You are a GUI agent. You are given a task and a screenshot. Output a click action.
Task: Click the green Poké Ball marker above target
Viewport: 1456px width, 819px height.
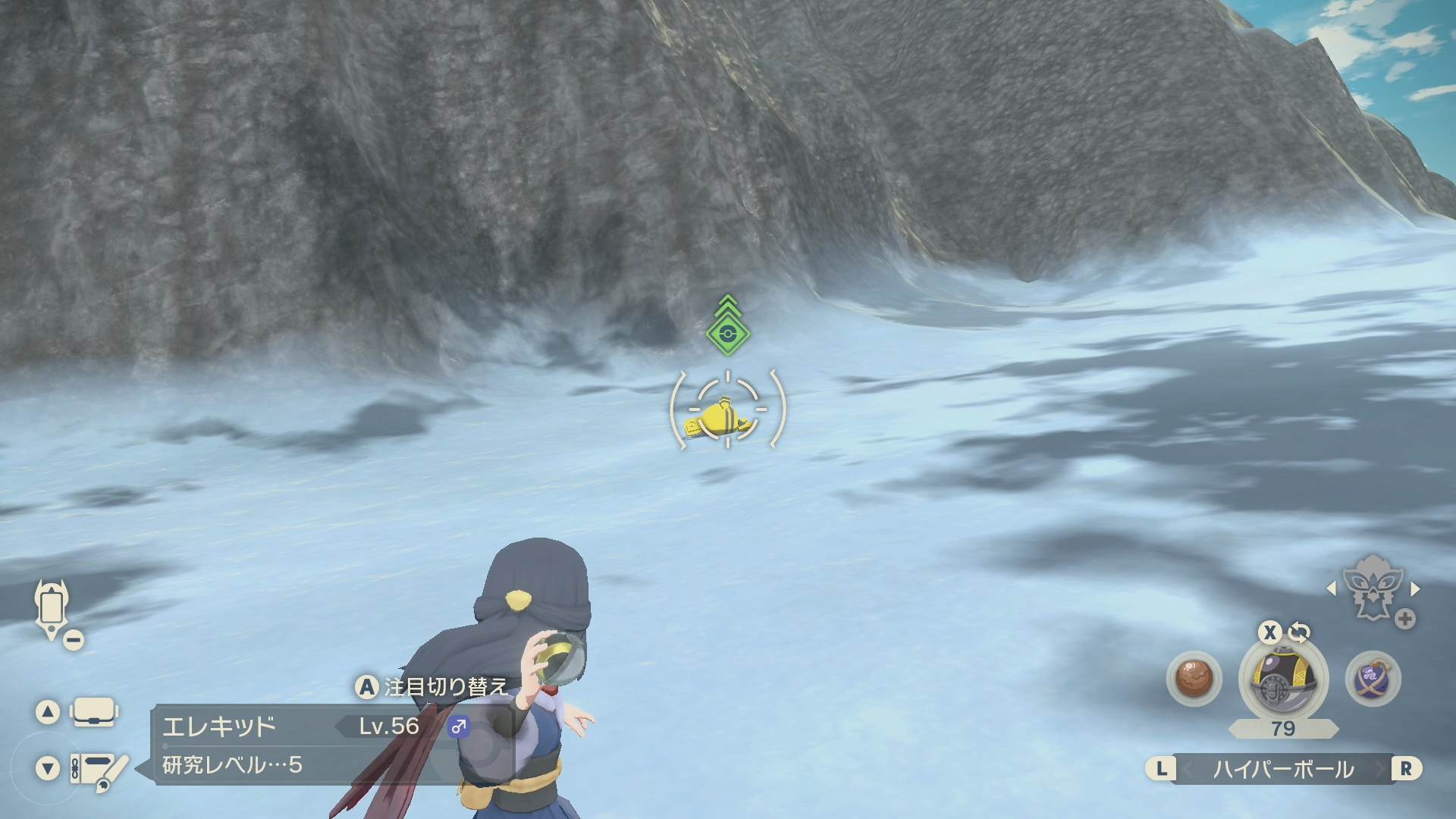coord(728,331)
